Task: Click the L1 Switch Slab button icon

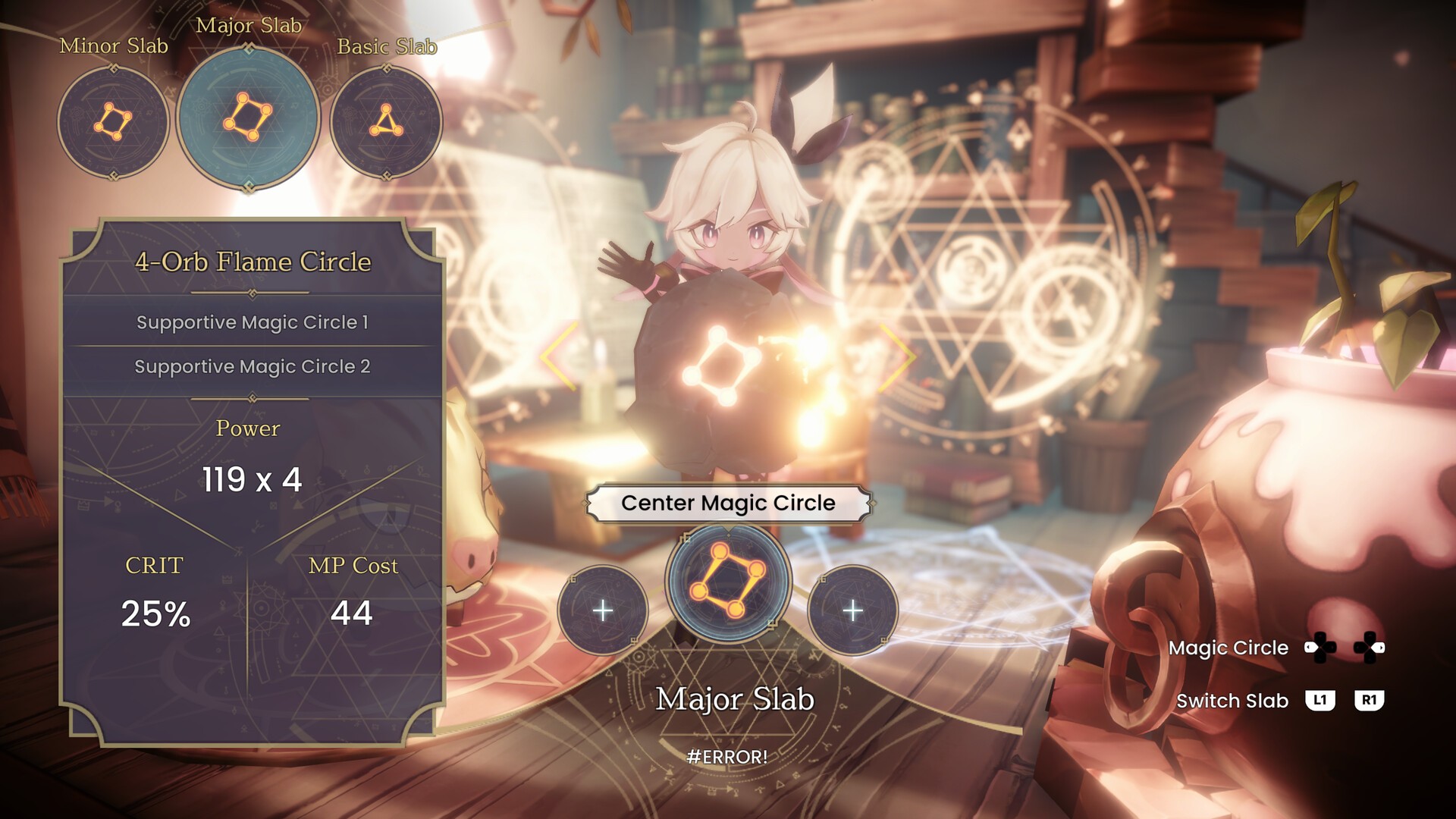Action: [x=1321, y=701]
